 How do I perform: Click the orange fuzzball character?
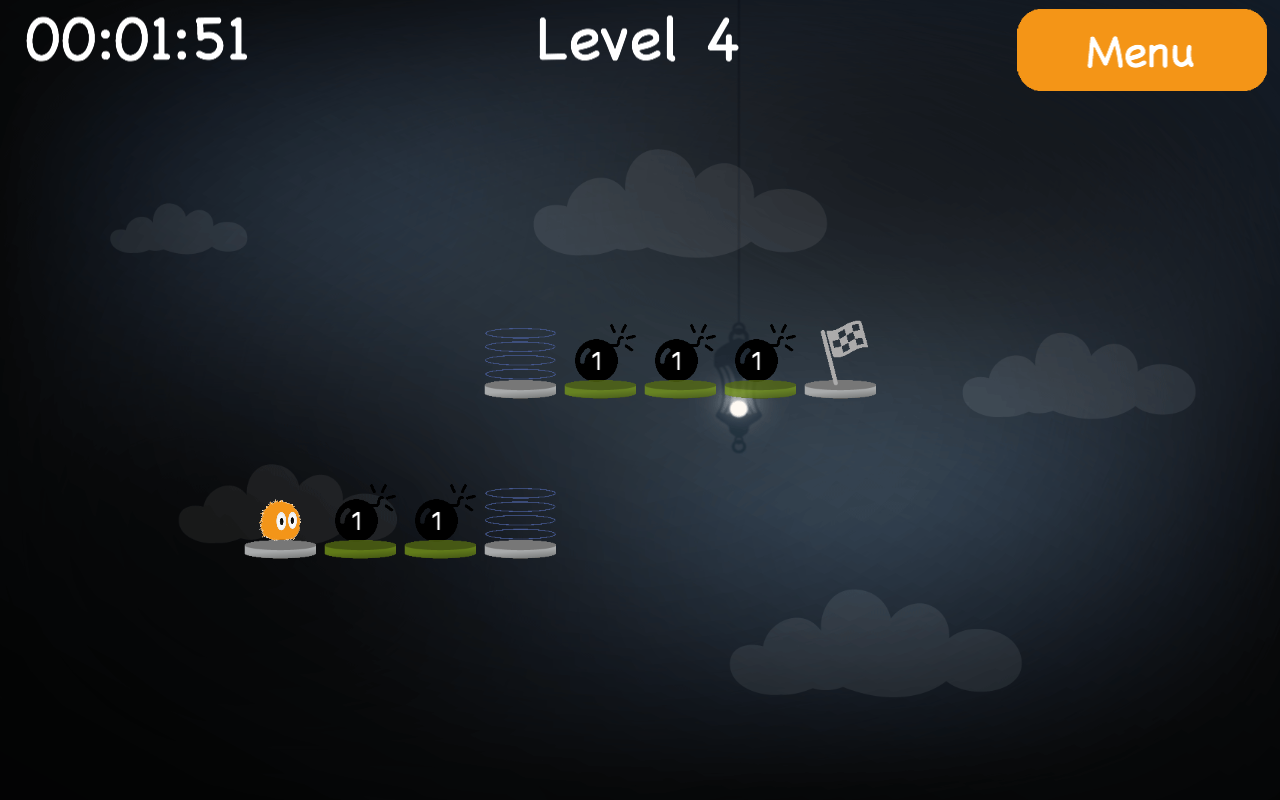[282, 520]
